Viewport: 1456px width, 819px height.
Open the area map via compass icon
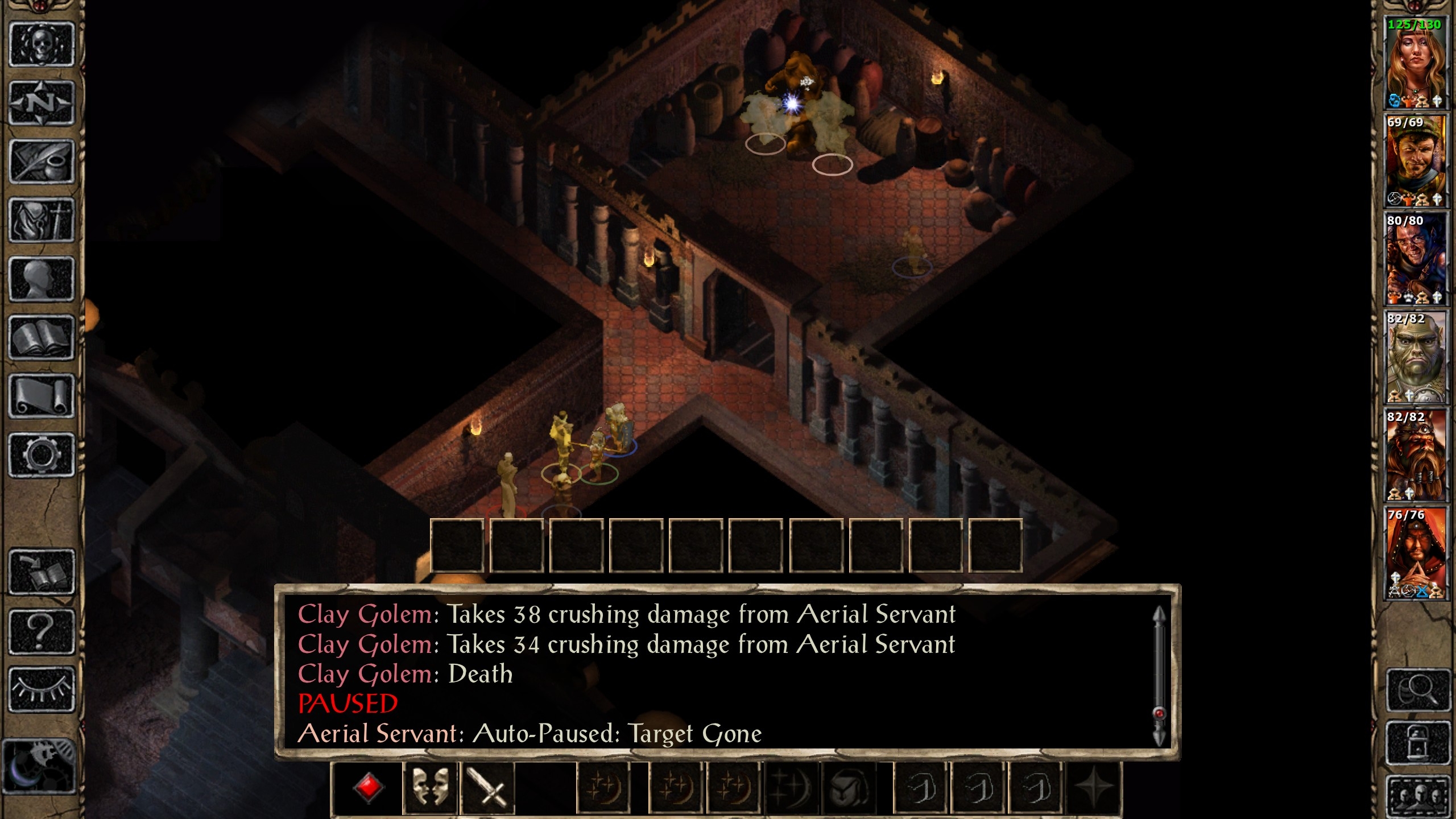(42, 103)
